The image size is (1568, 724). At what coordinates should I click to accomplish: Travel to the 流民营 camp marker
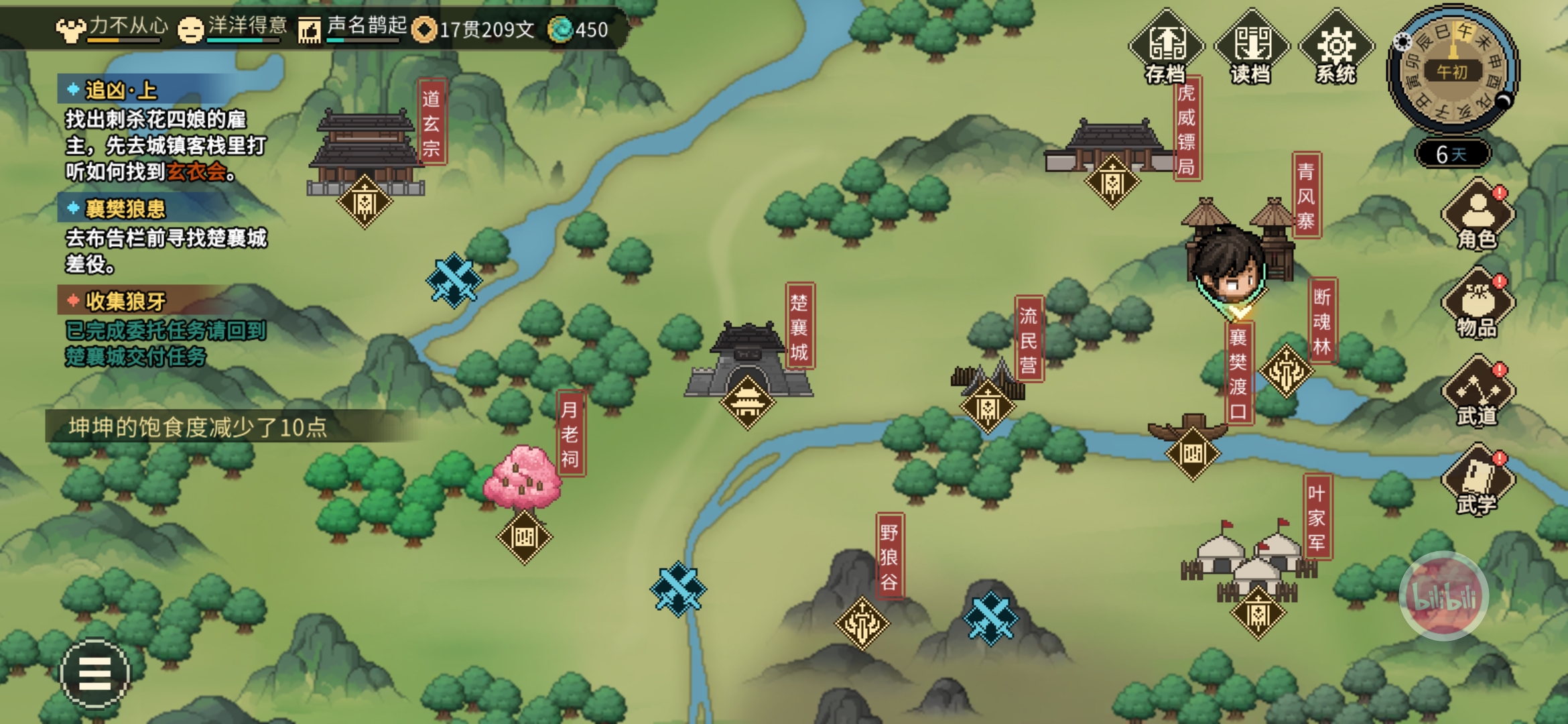point(988,407)
